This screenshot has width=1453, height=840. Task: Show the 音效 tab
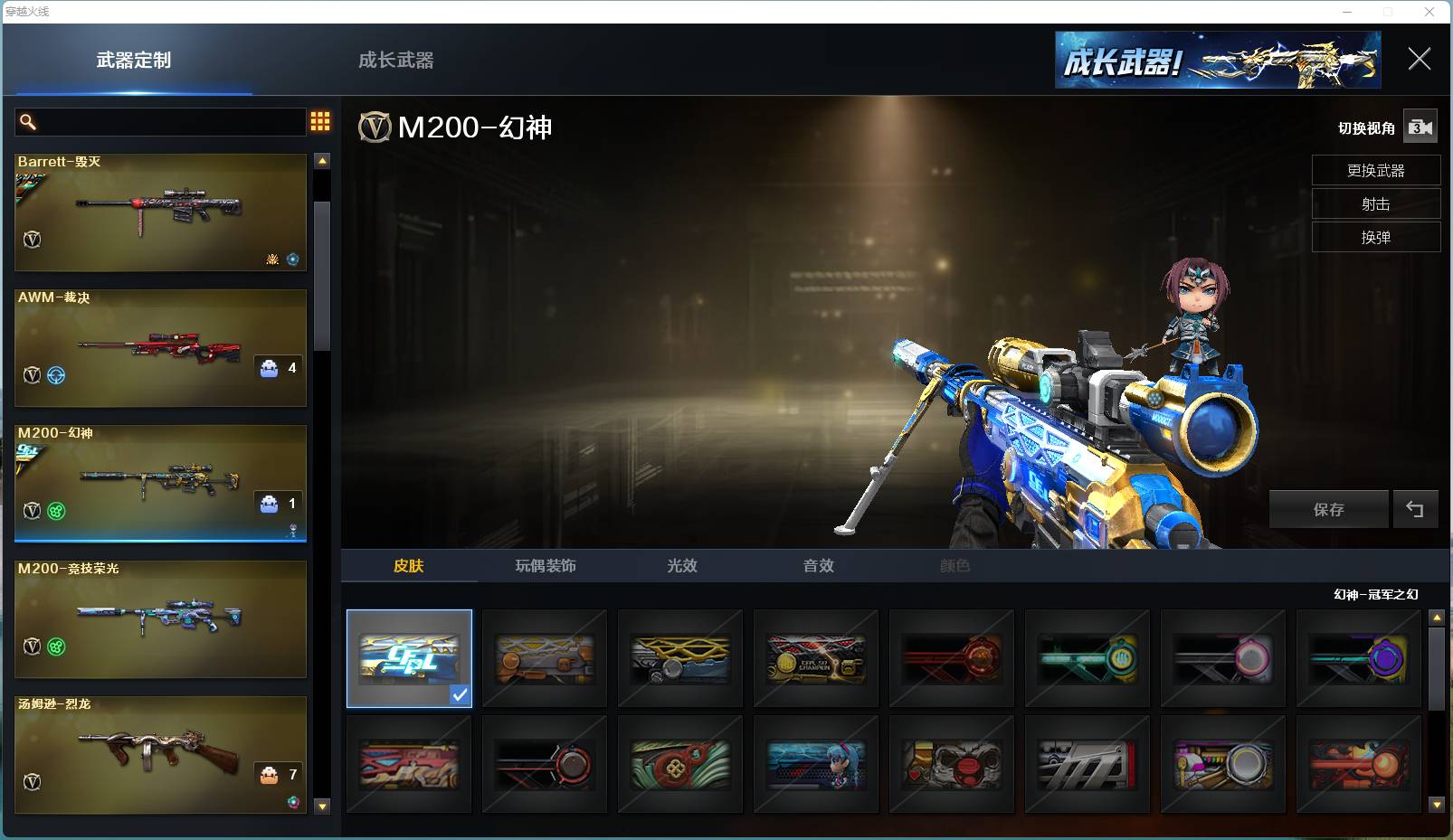tap(819, 566)
